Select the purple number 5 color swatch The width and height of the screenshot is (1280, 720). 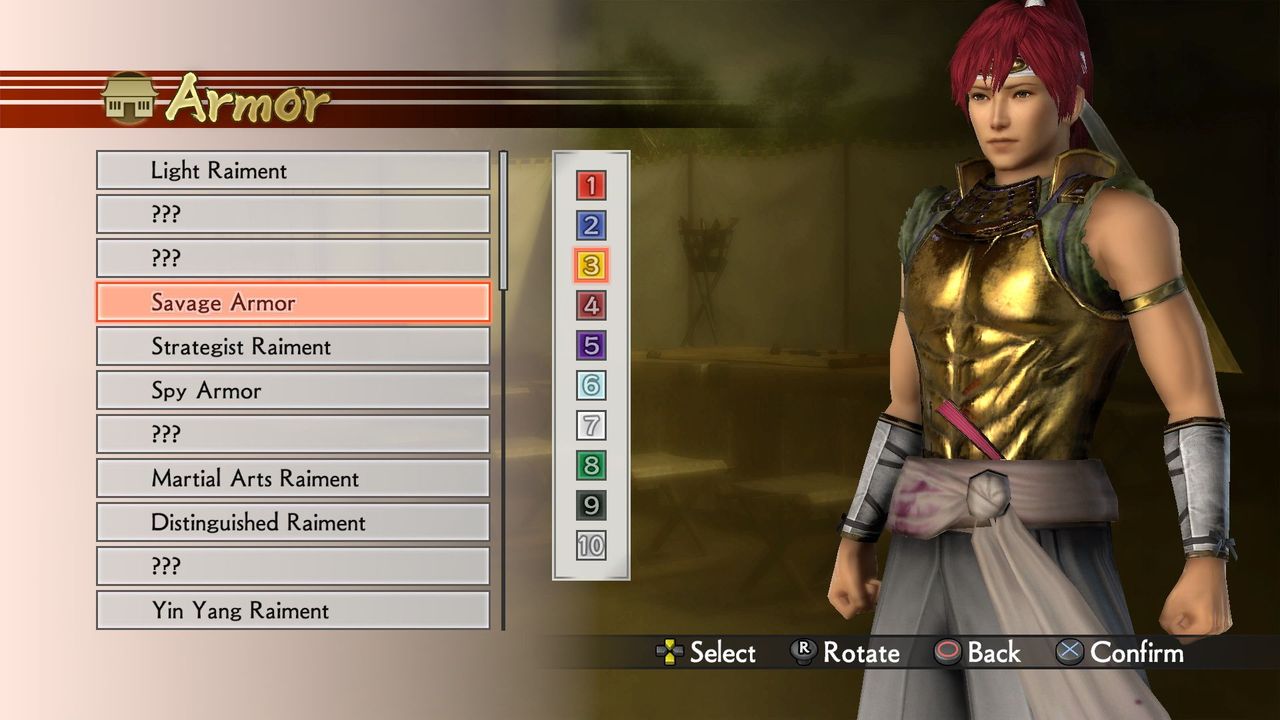590,346
